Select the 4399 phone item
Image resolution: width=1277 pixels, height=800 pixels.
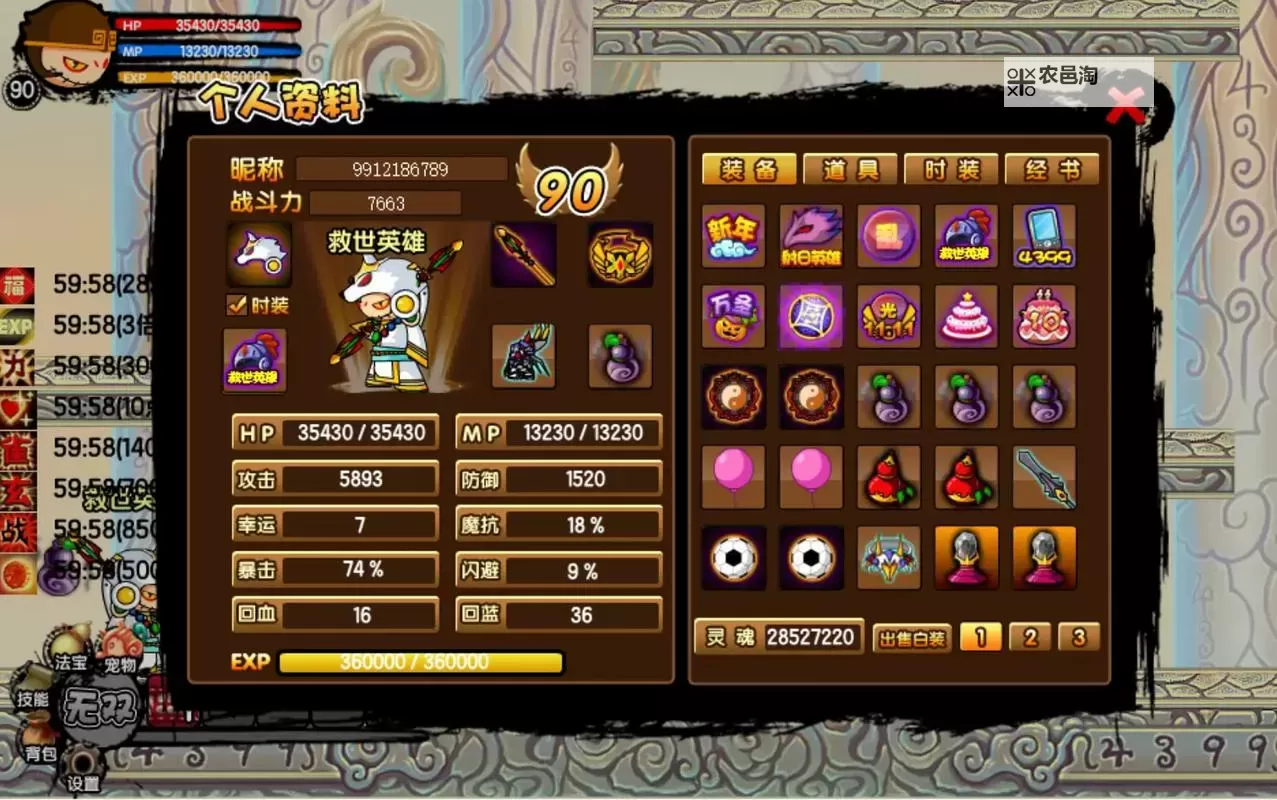pyautogui.click(x=1044, y=236)
